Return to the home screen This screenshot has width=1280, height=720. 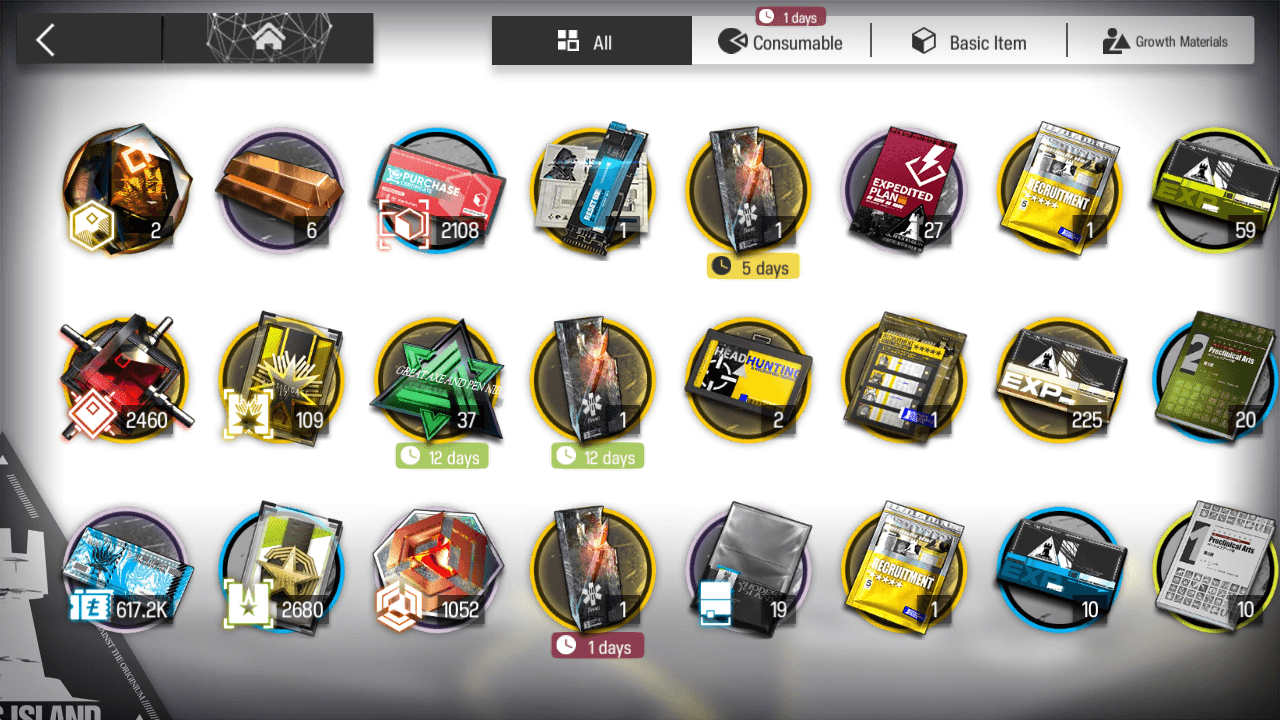pyautogui.click(x=267, y=39)
